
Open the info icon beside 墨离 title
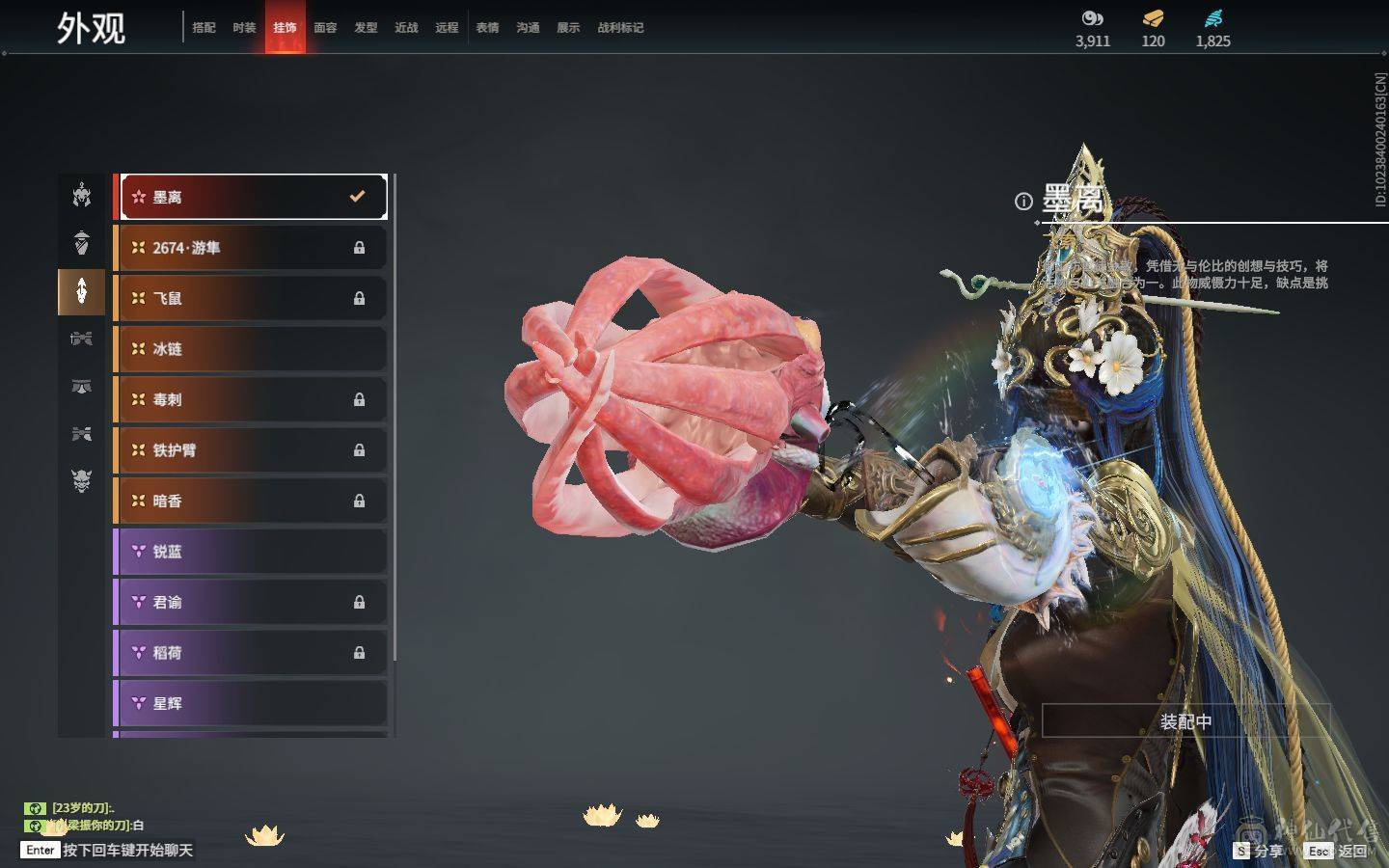point(1023,201)
